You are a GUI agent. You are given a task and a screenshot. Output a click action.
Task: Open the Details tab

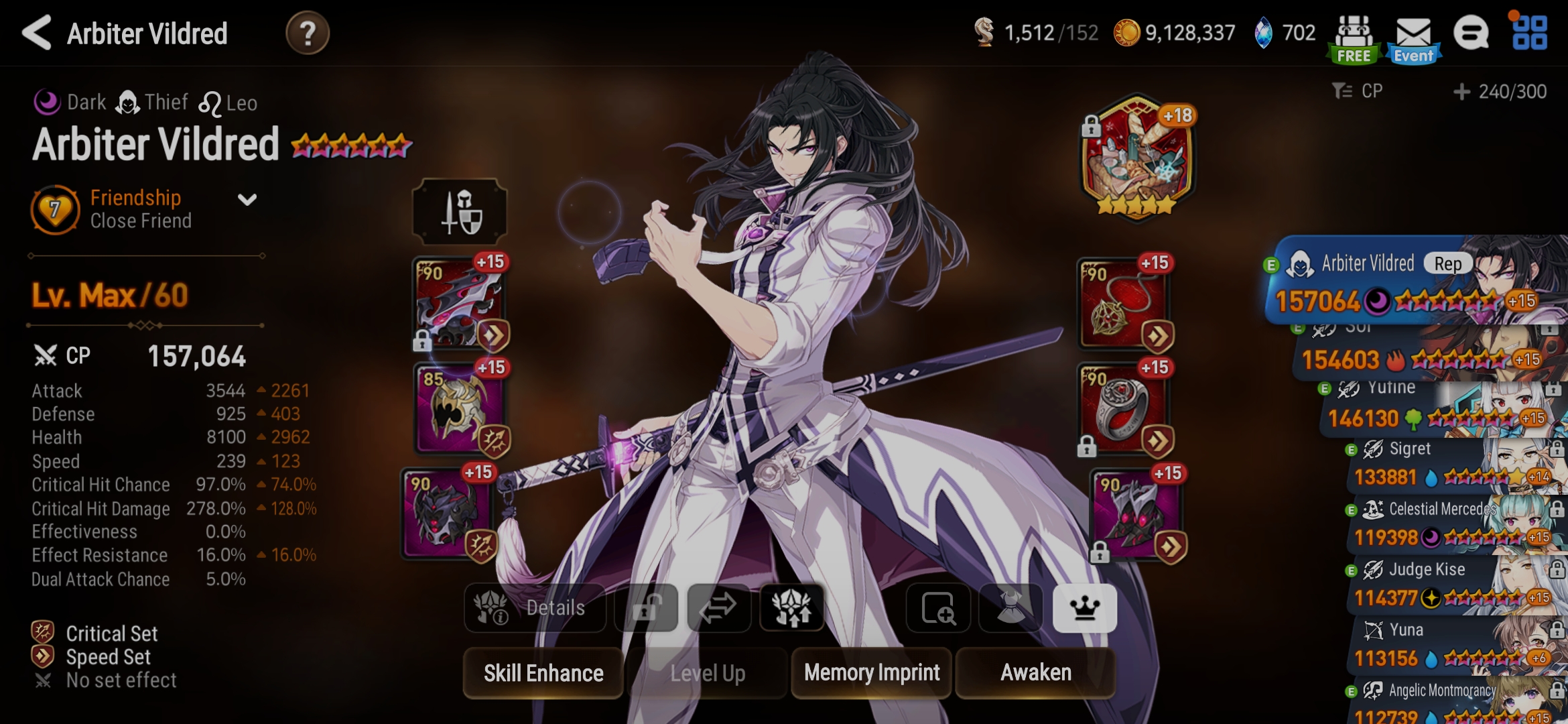point(536,608)
